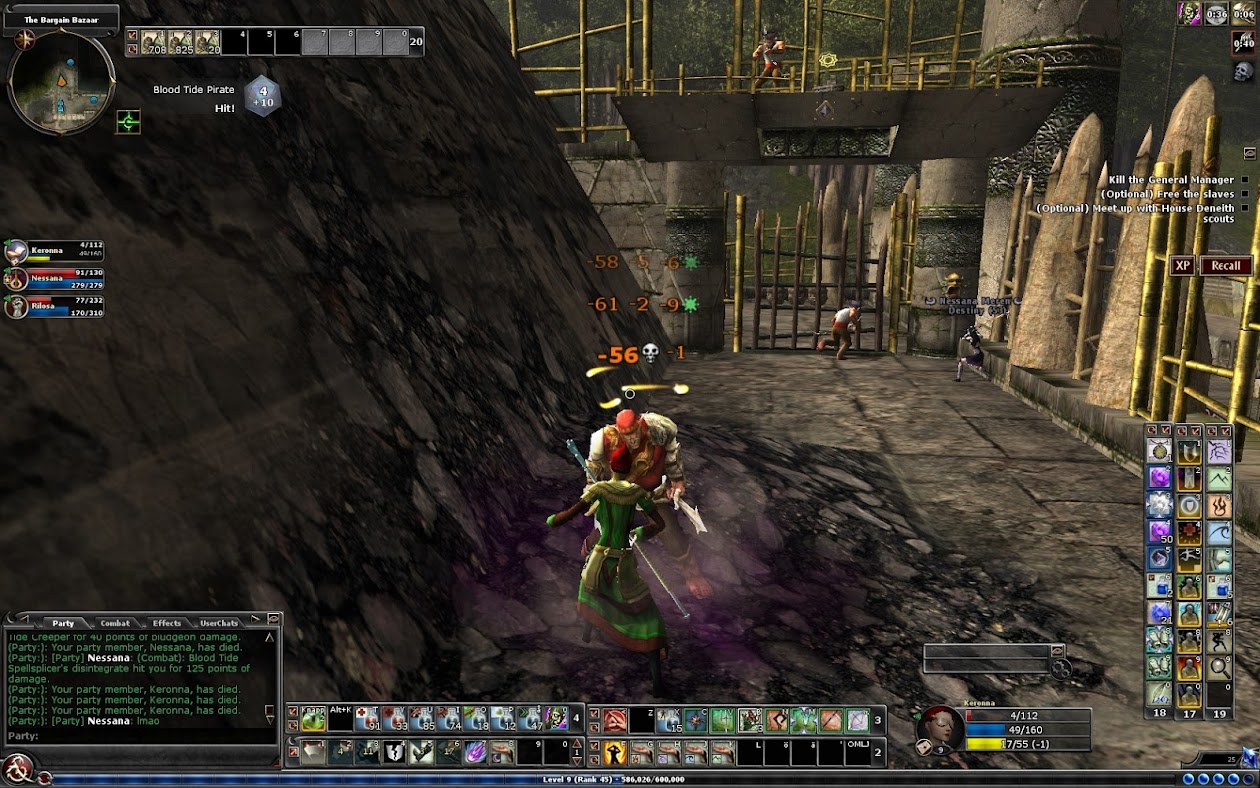The height and width of the screenshot is (788, 1260).
Task: Select the Party chat tab
Action: (63, 623)
